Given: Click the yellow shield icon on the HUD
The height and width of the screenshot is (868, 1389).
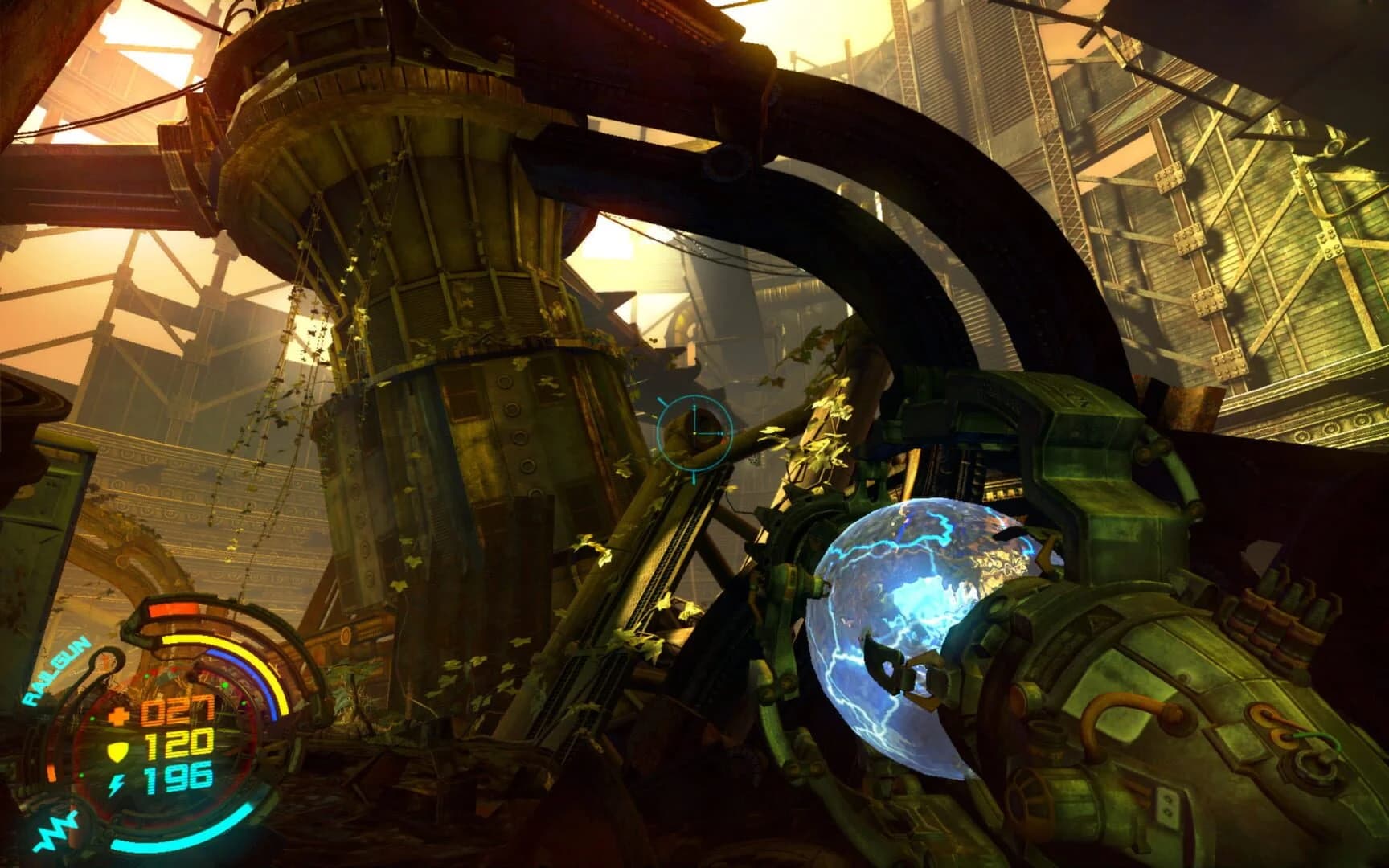Looking at the screenshot, I should (117, 750).
